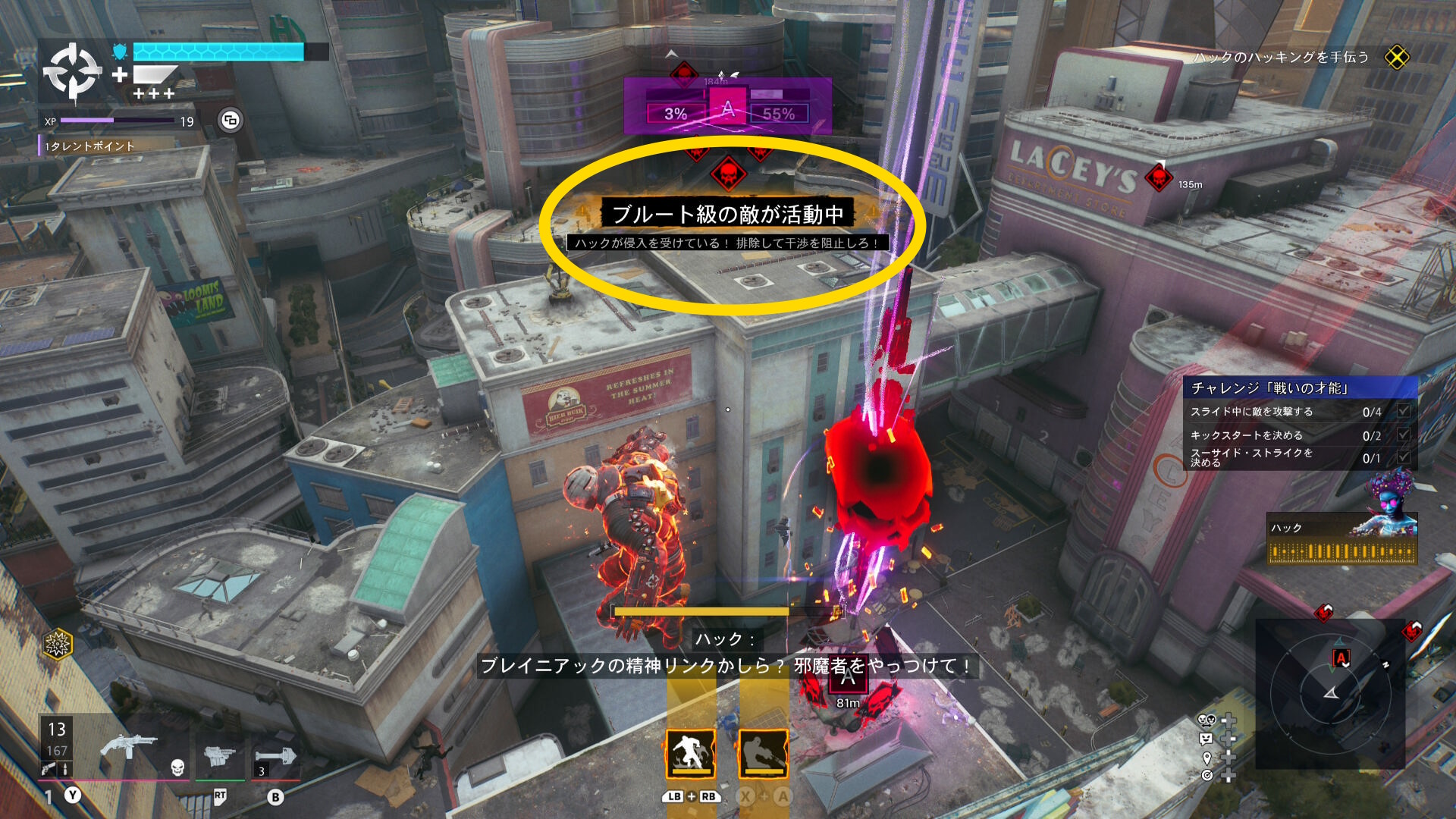Click the red A objective marker on minimap
Viewport: 1456px width, 819px height.
point(1341,658)
